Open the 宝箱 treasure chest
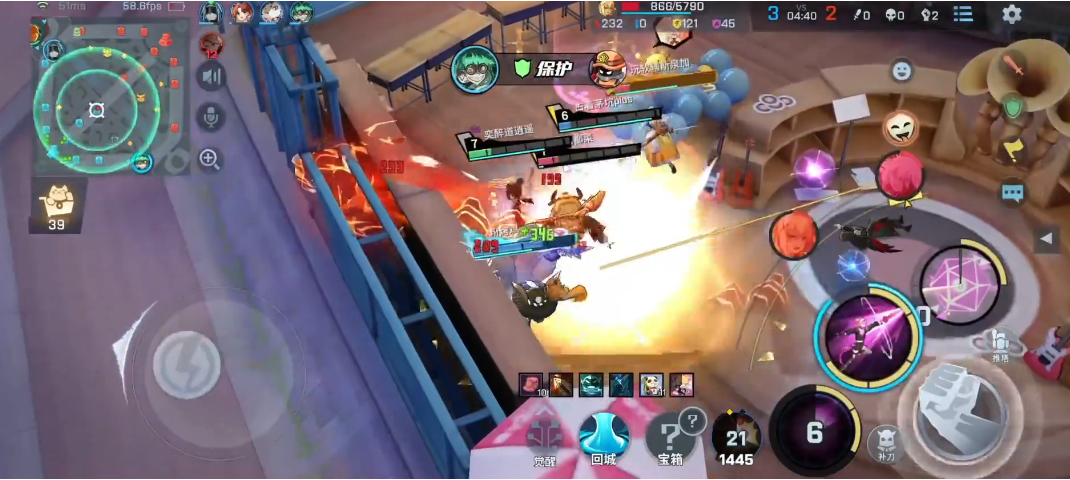This screenshot has height=480, width=1070. click(670, 437)
